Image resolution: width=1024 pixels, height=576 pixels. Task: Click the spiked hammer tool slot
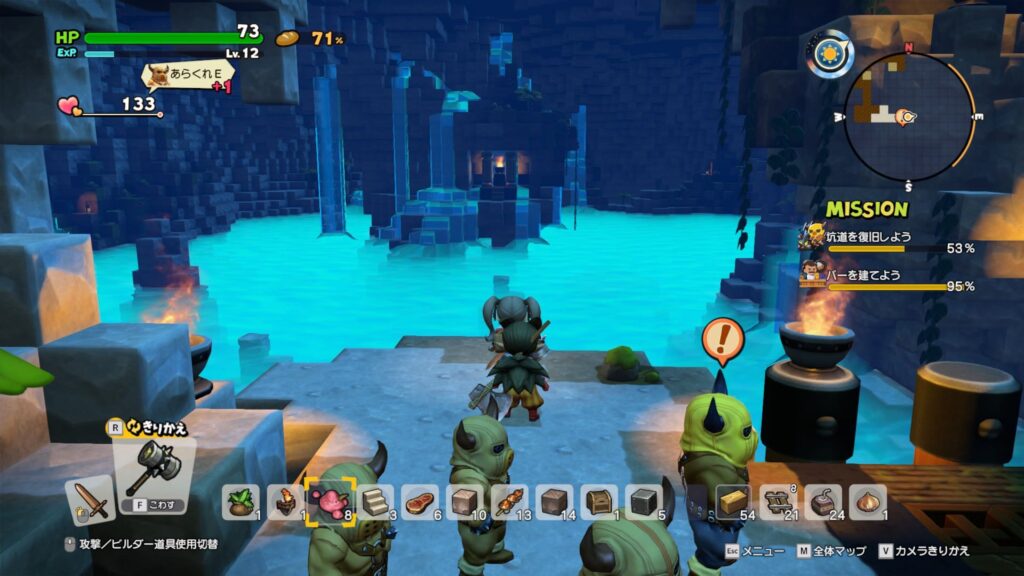coord(153,465)
